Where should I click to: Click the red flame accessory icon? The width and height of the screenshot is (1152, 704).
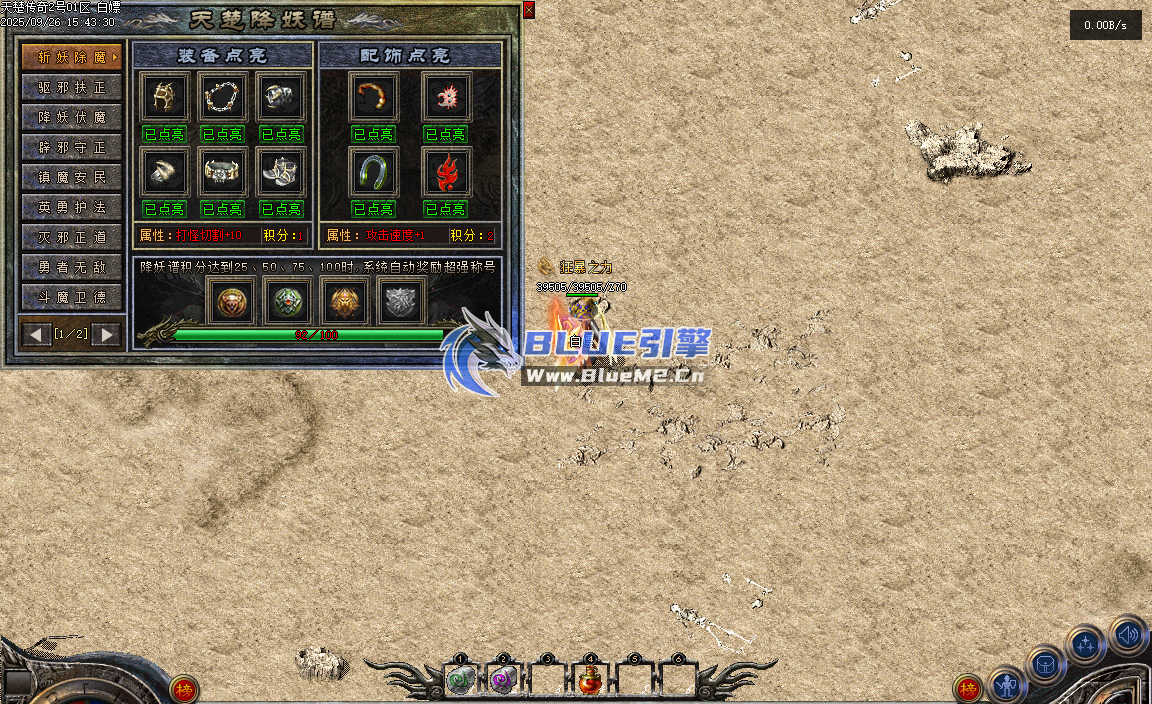(x=445, y=173)
